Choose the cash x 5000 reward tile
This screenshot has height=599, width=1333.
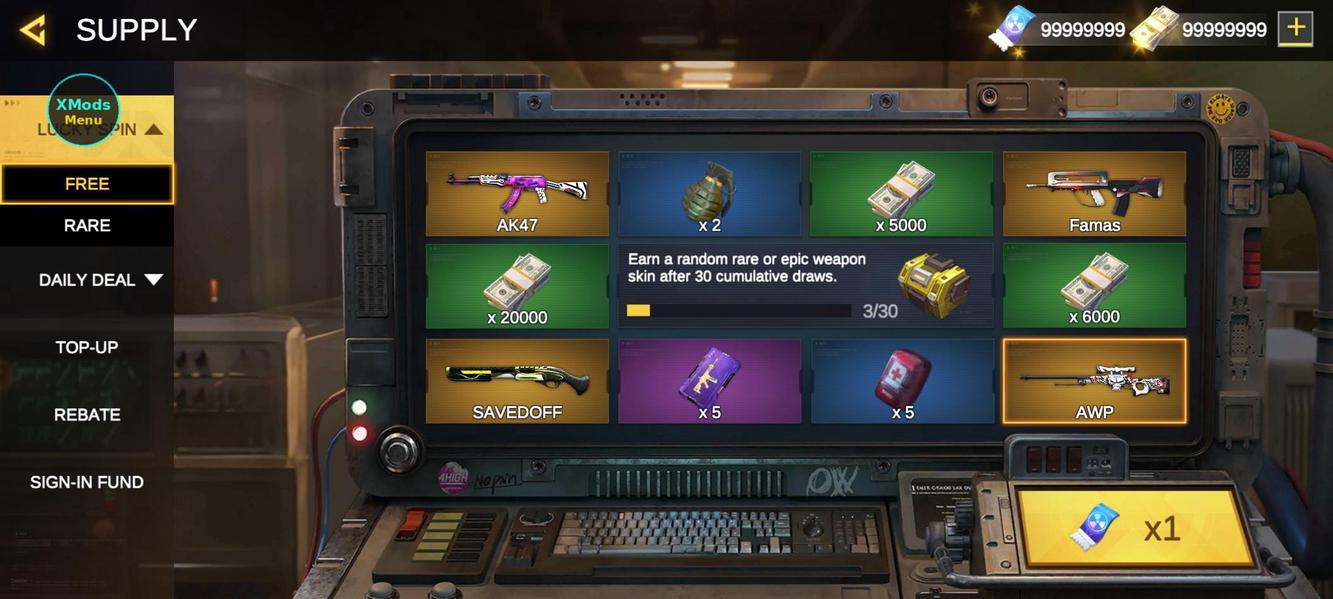point(901,194)
